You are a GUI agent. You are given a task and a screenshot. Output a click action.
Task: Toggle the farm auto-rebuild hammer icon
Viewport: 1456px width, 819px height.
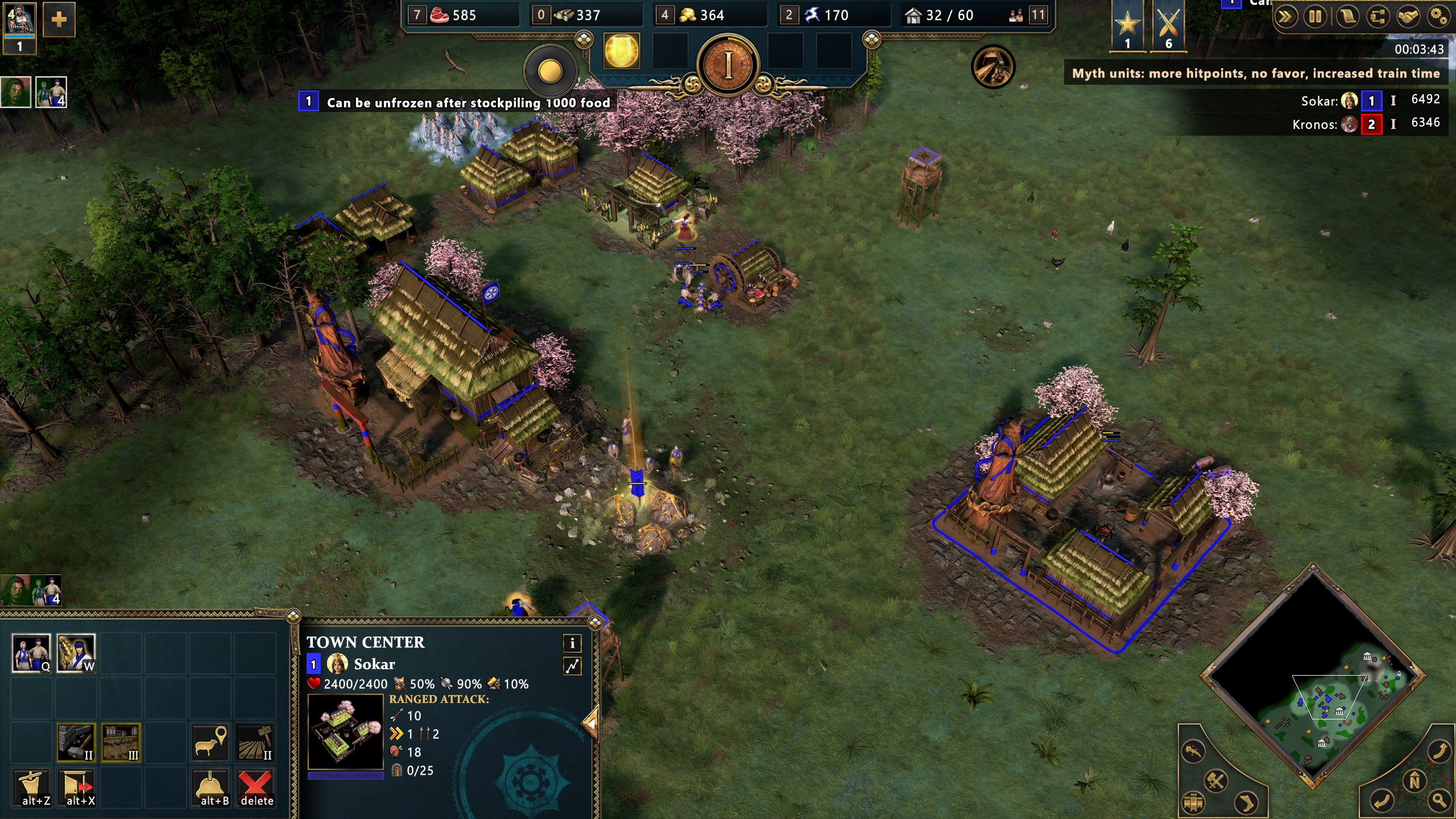(x=255, y=742)
